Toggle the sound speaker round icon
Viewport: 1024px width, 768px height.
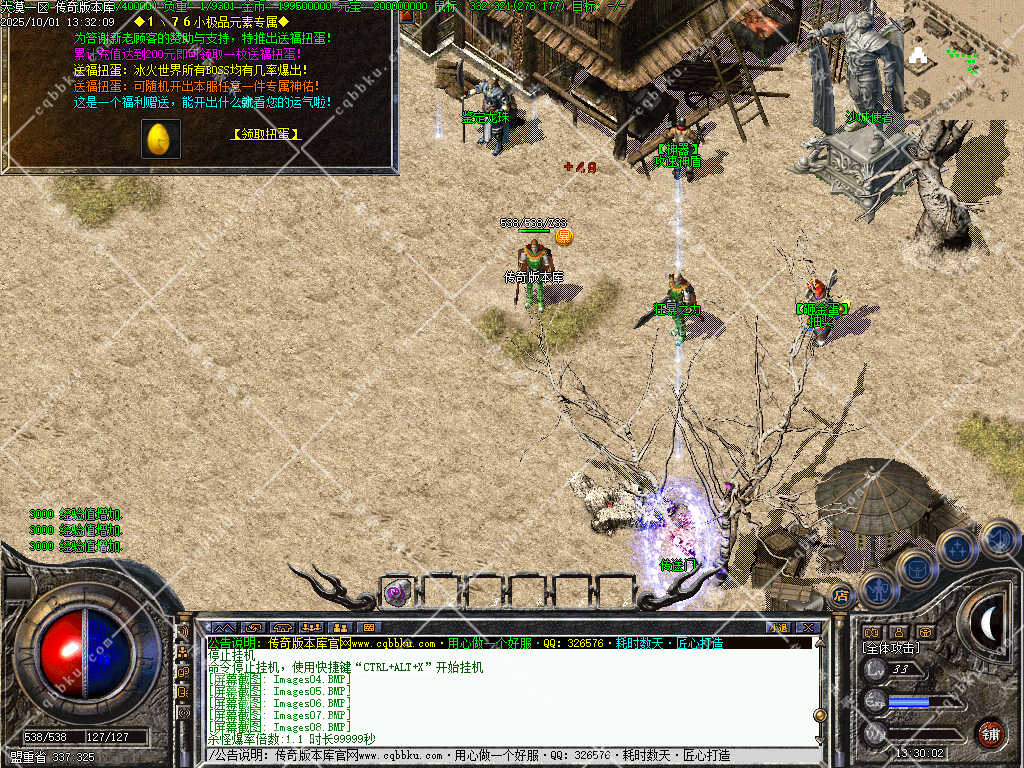click(x=998, y=538)
